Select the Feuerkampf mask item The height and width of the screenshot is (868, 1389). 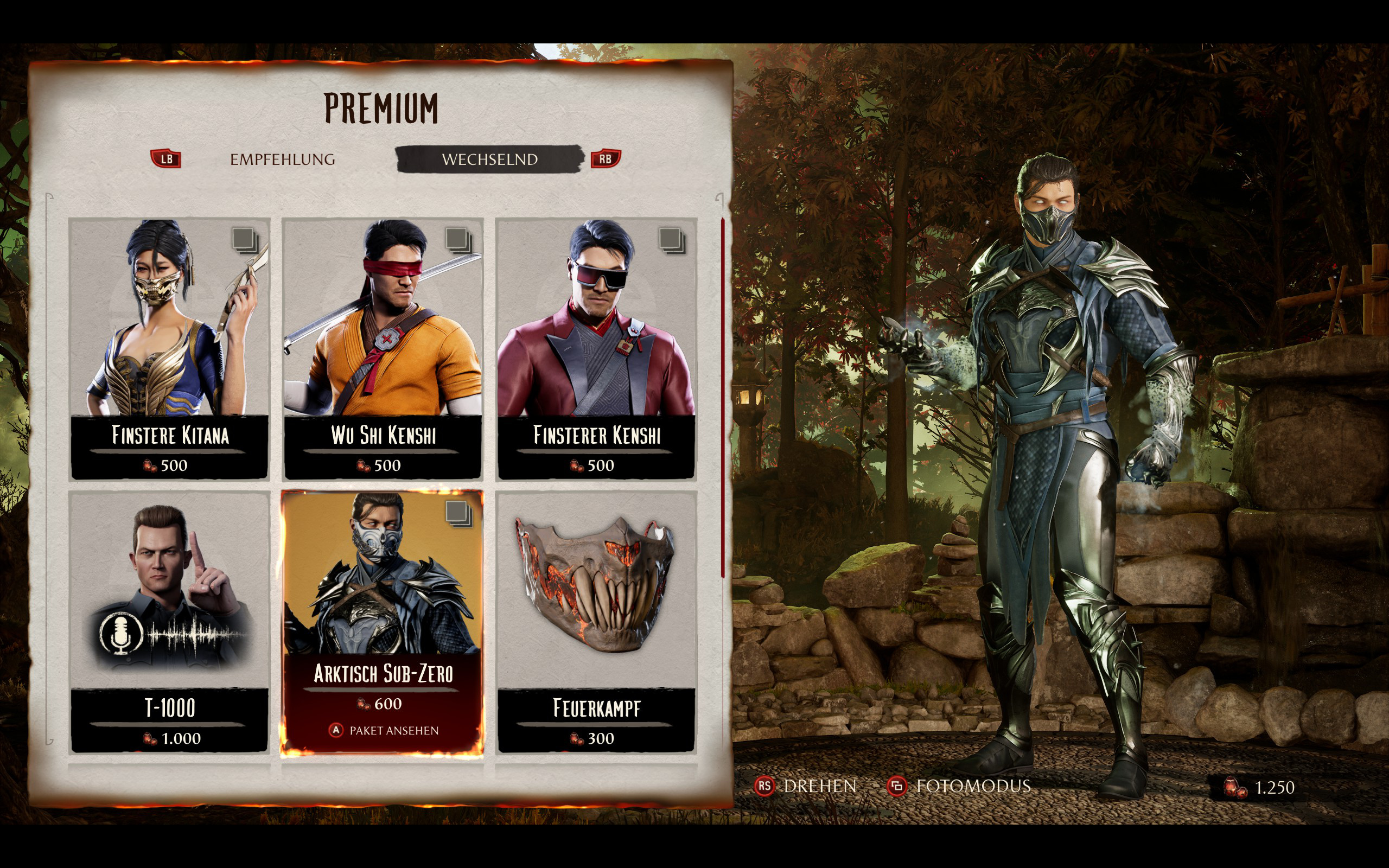(x=596, y=621)
